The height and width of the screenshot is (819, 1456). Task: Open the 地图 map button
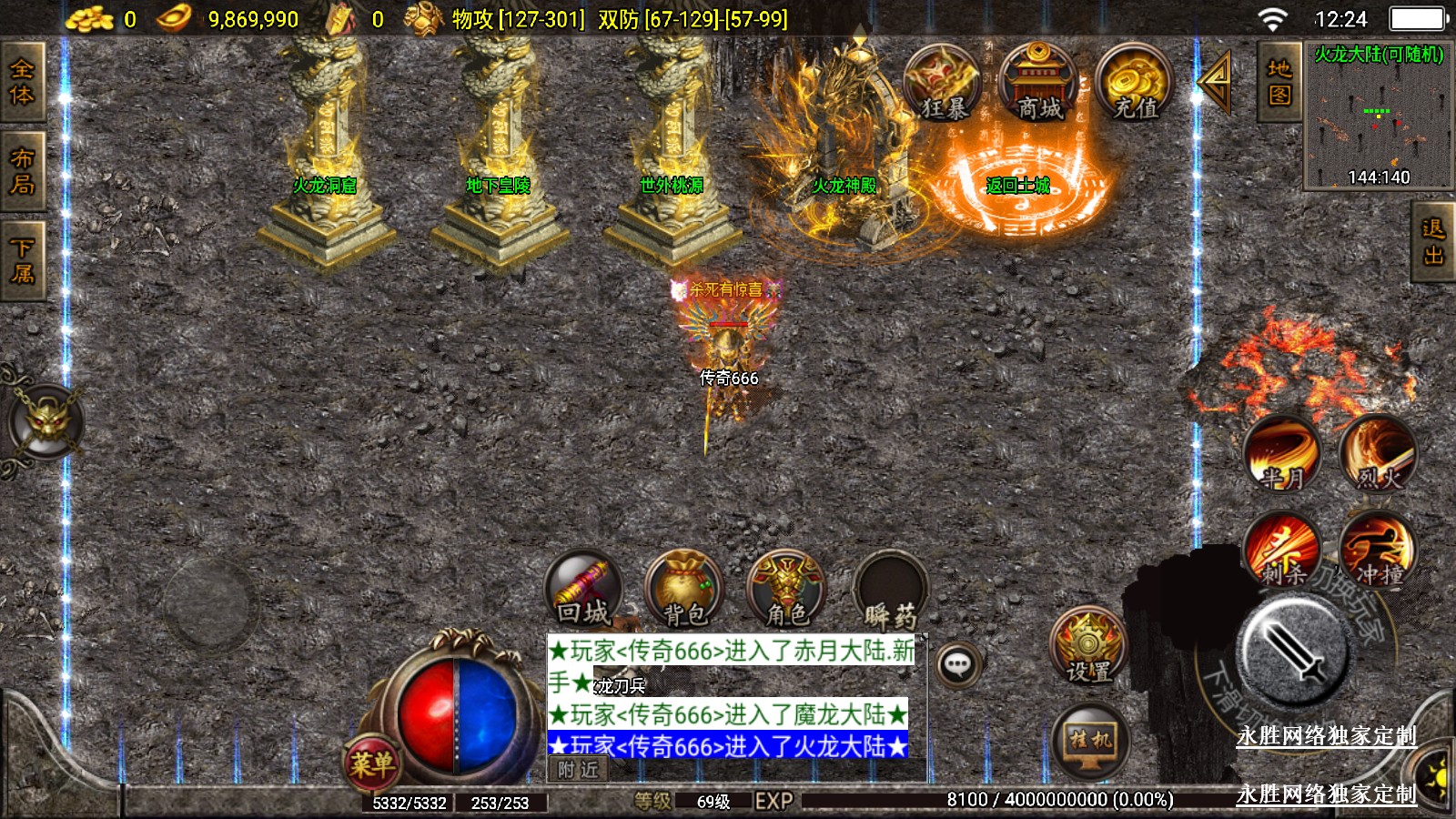[x=1279, y=82]
